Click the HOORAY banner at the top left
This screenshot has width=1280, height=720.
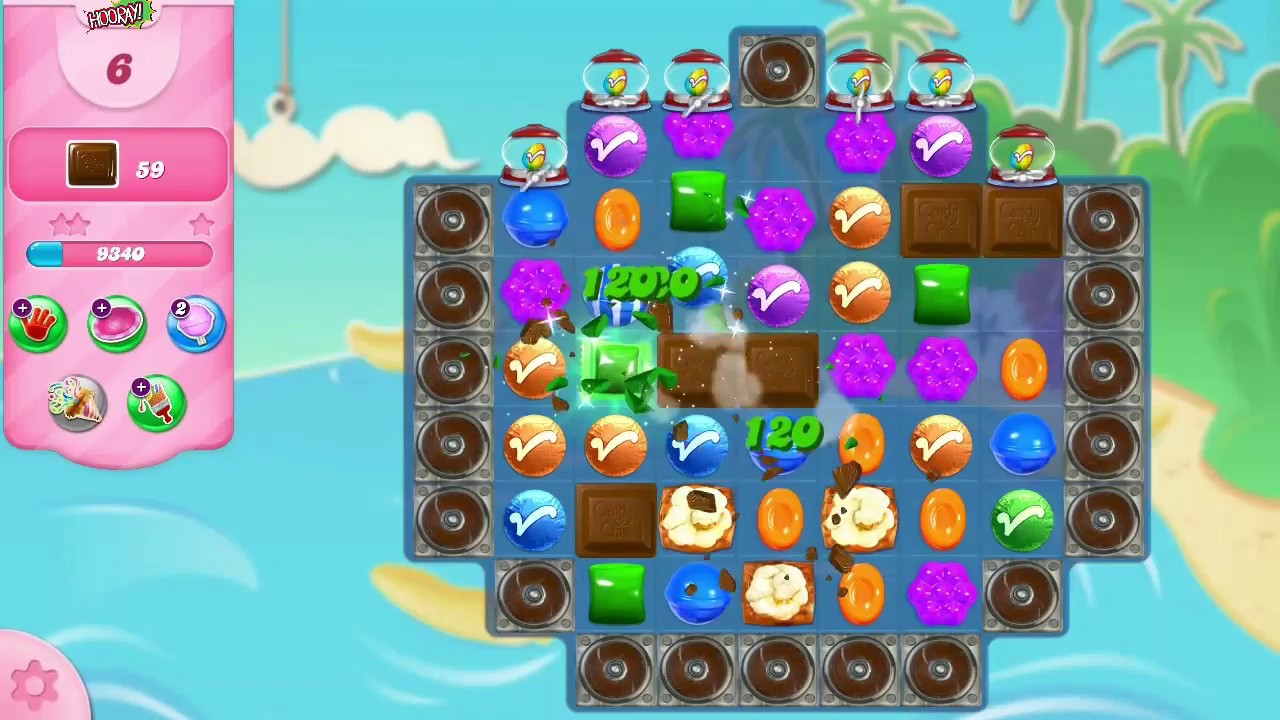point(113,16)
